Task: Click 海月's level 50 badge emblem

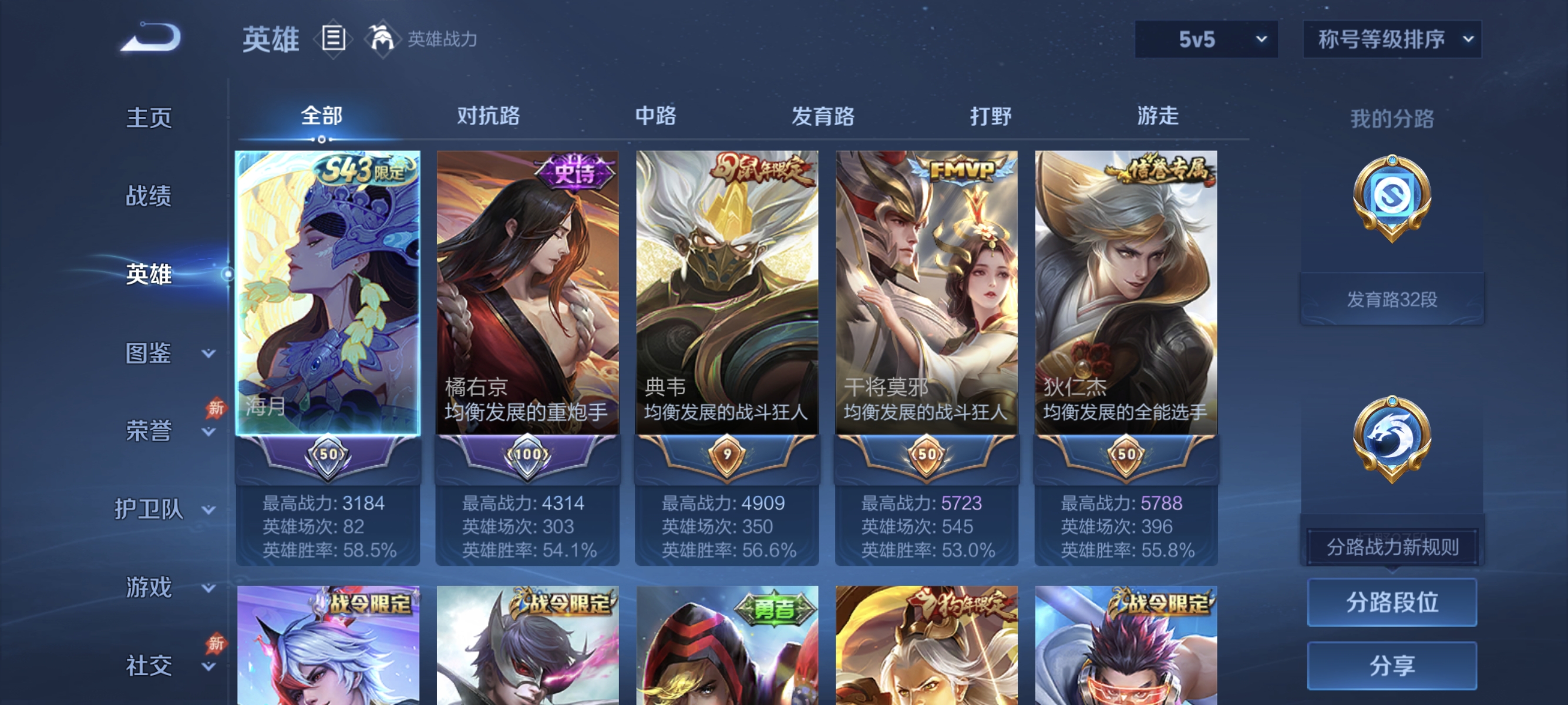Action: click(x=328, y=454)
